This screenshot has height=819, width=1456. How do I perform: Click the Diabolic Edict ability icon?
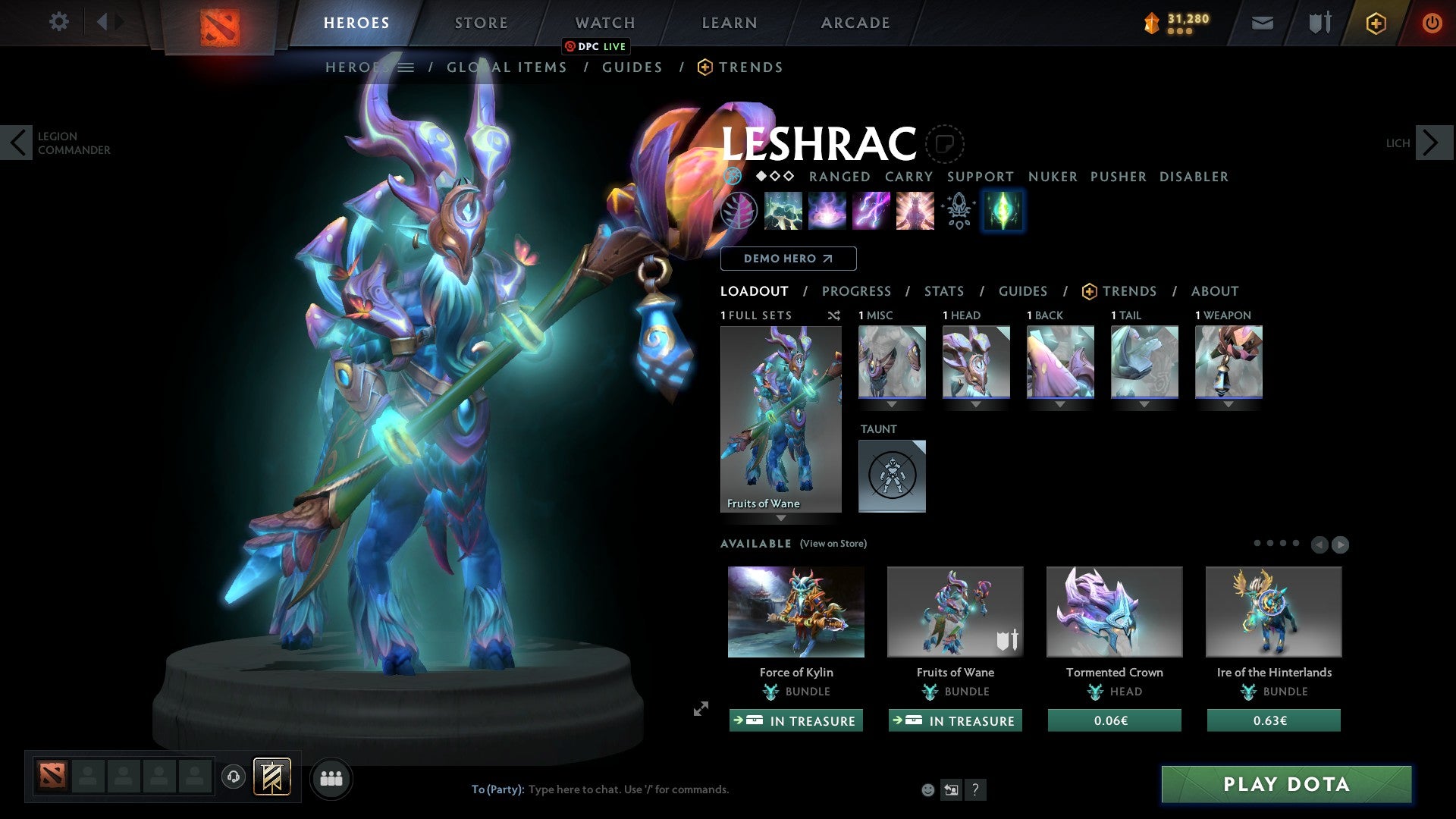(827, 211)
